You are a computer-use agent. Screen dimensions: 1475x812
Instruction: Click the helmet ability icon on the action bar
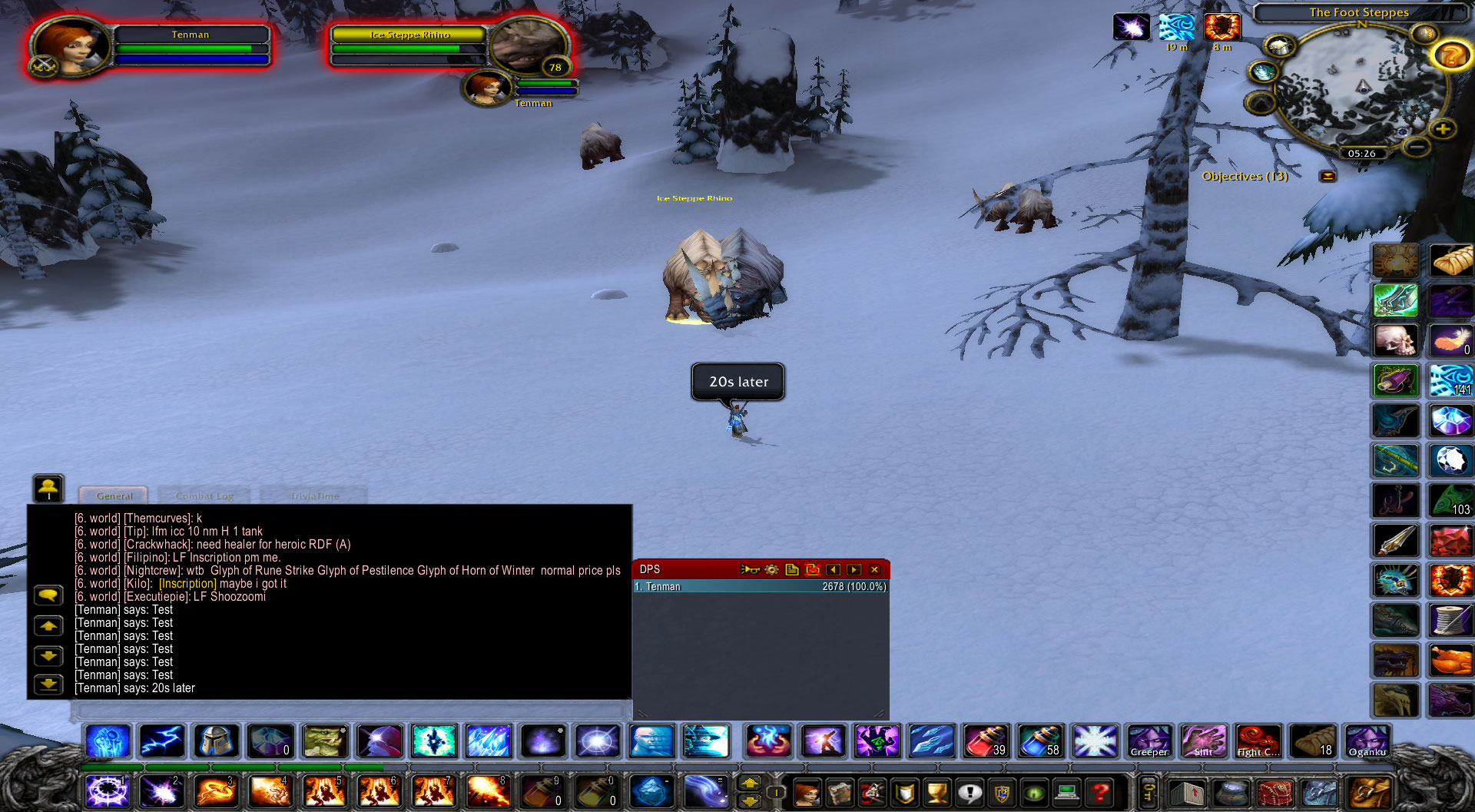point(216,741)
